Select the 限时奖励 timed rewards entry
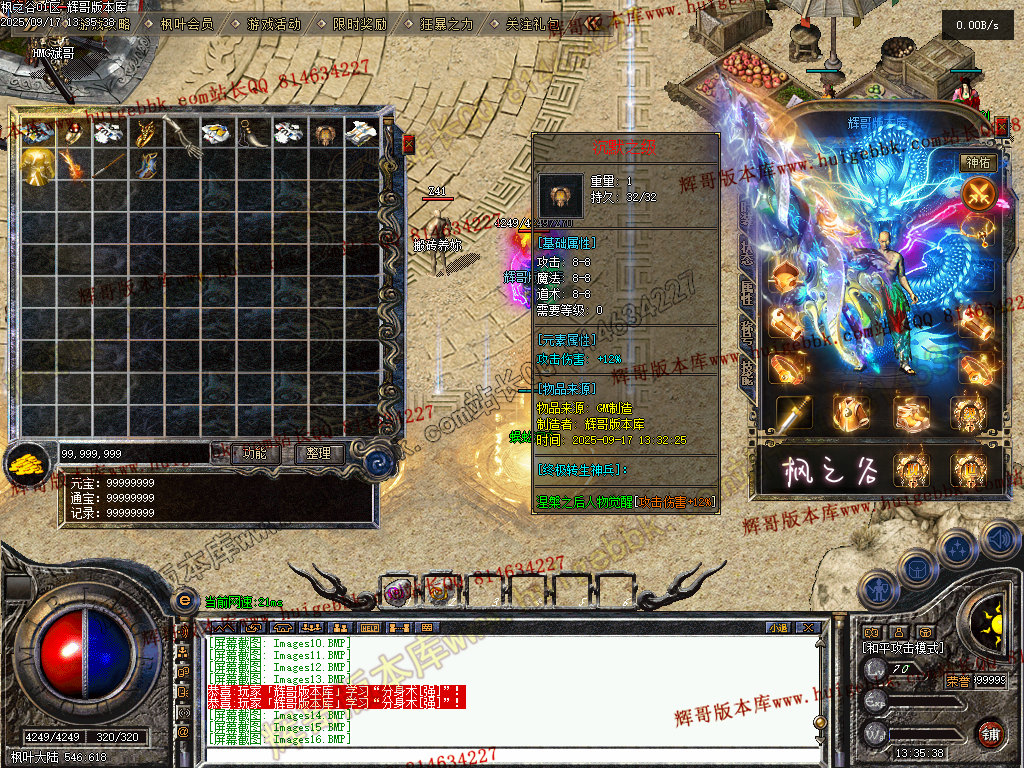Screen dimensions: 1024x768 [x=359, y=23]
